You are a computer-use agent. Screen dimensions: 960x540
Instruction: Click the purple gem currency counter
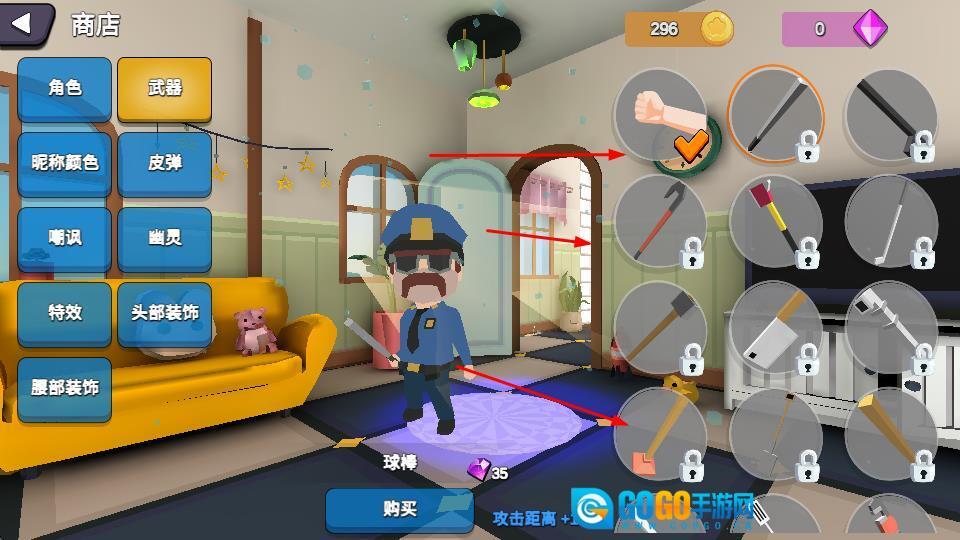point(834,29)
